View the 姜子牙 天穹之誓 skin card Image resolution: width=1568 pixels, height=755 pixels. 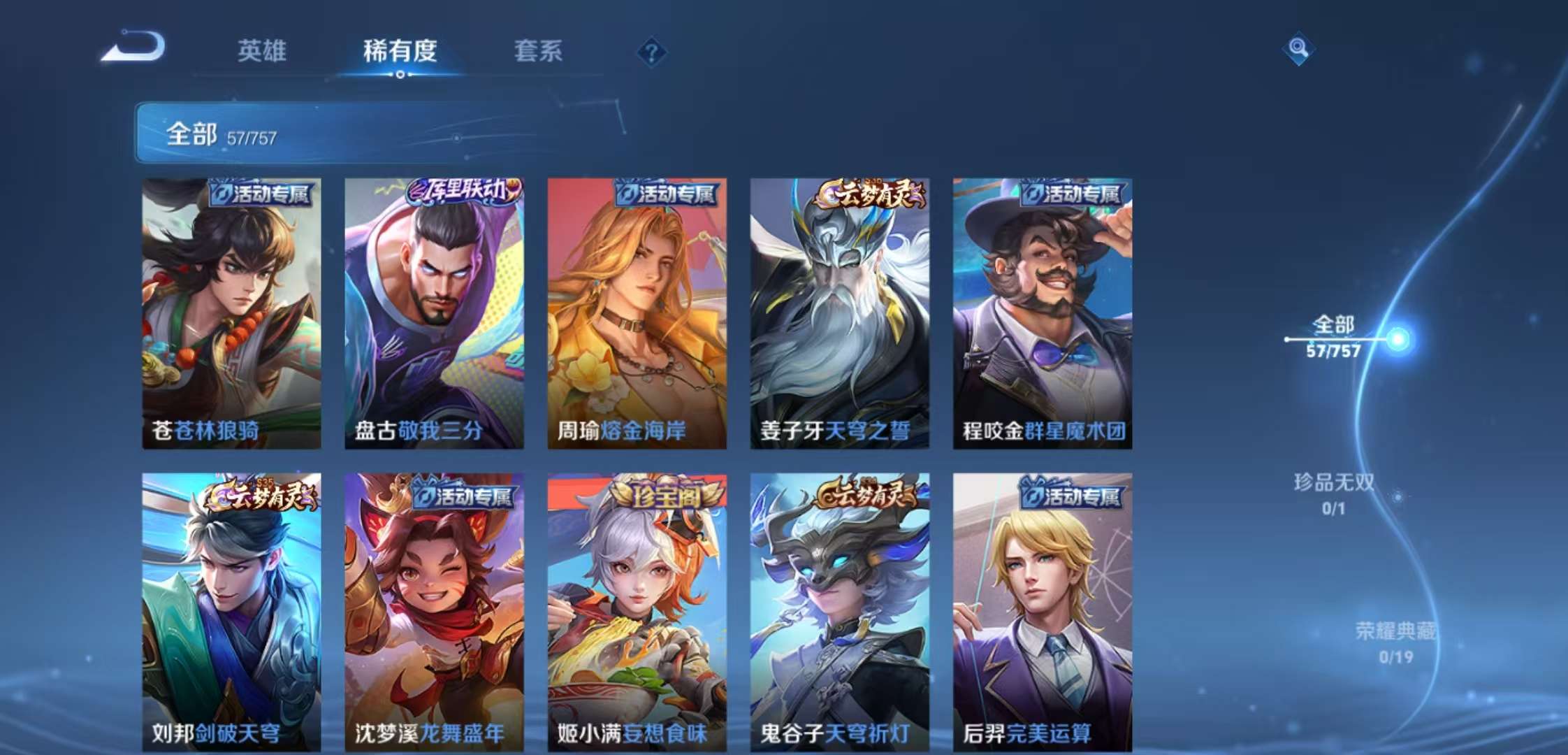tap(839, 313)
